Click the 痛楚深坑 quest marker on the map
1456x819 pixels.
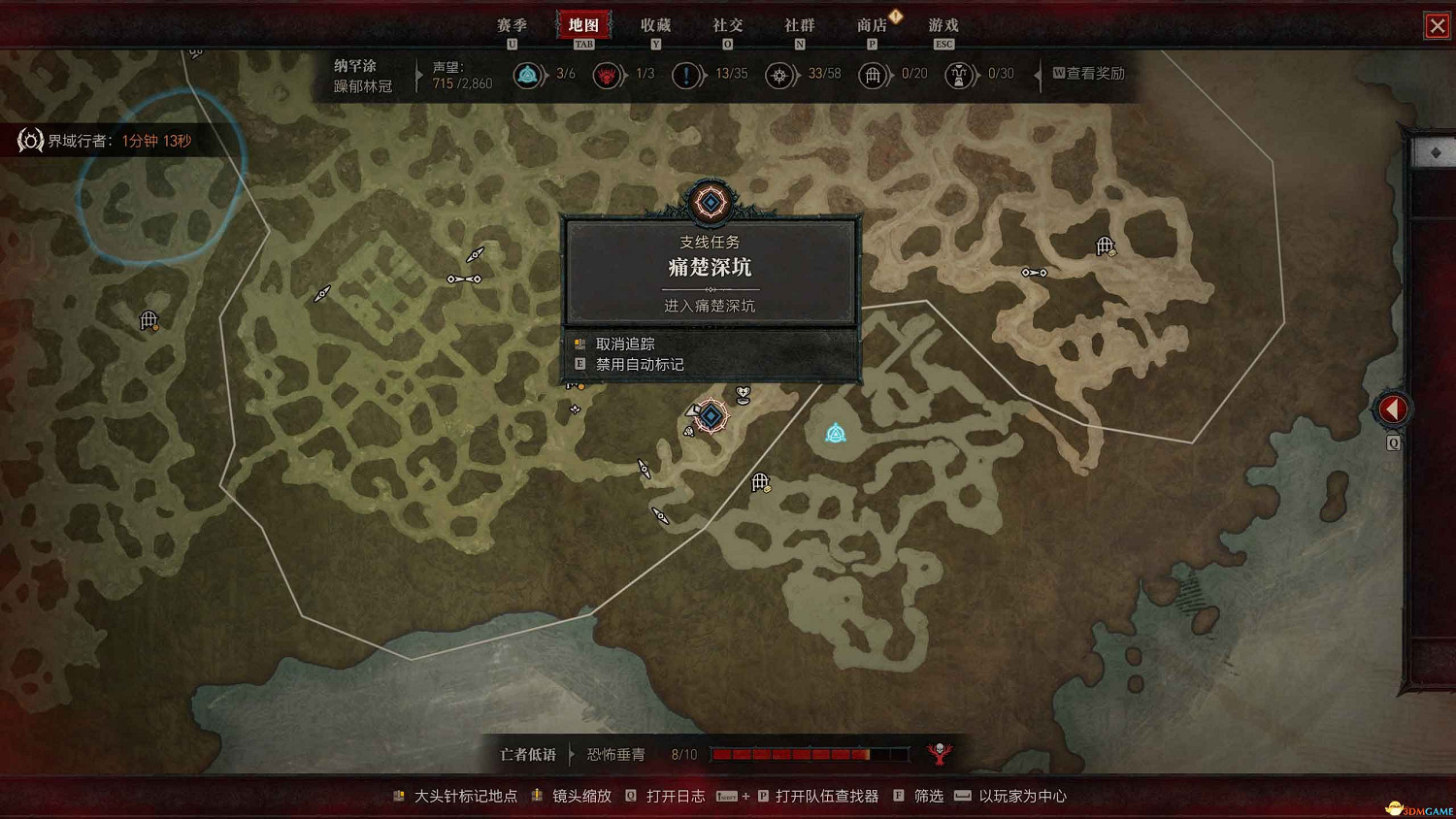pyautogui.click(x=710, y=416)
